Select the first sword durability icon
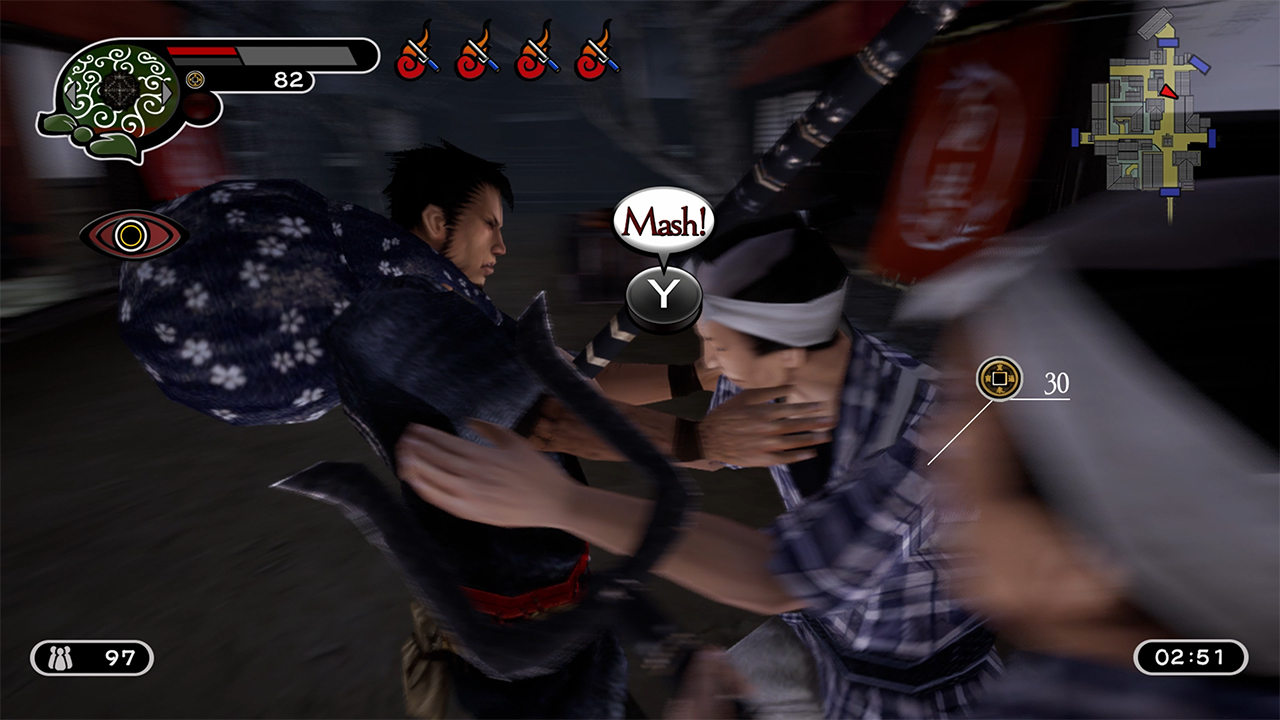 tap(419, 60)
